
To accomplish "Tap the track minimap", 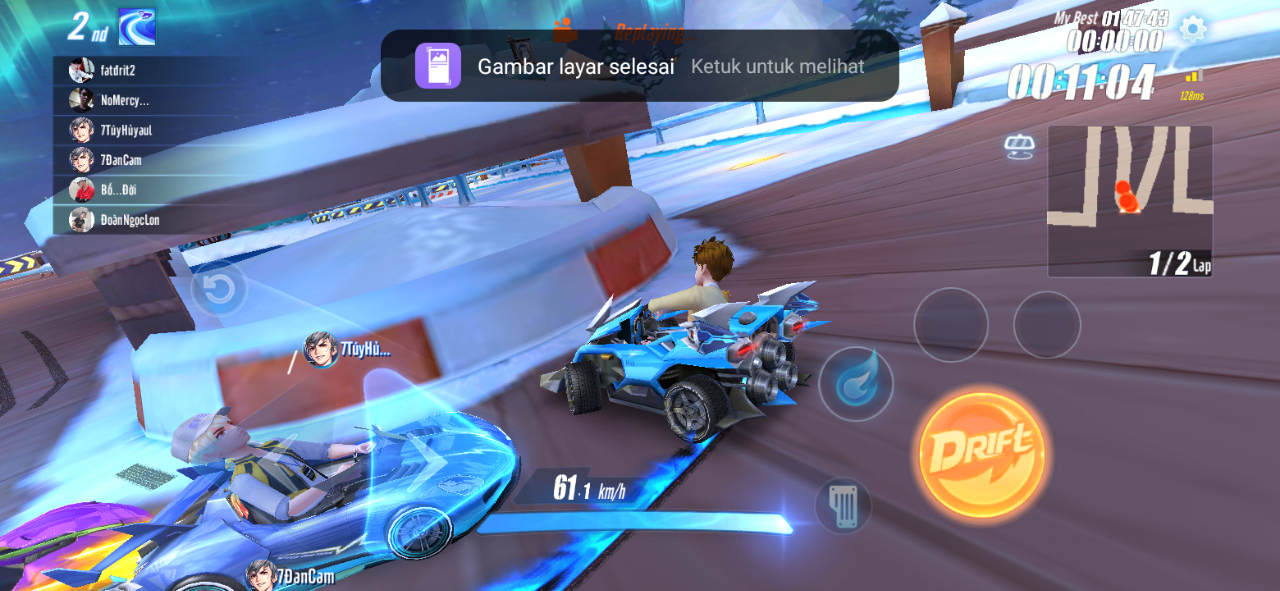I will click(1129, 201).
